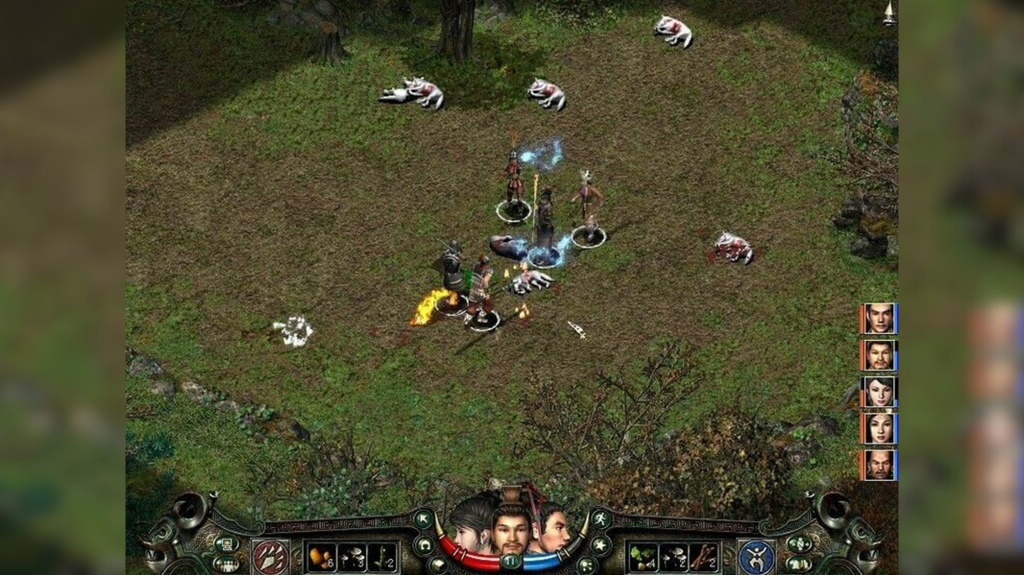Image resolution: width=1024 pixels, height=575 pixels.
Task: Use the herb sprig item slot
Action: (x=383, y=557)
